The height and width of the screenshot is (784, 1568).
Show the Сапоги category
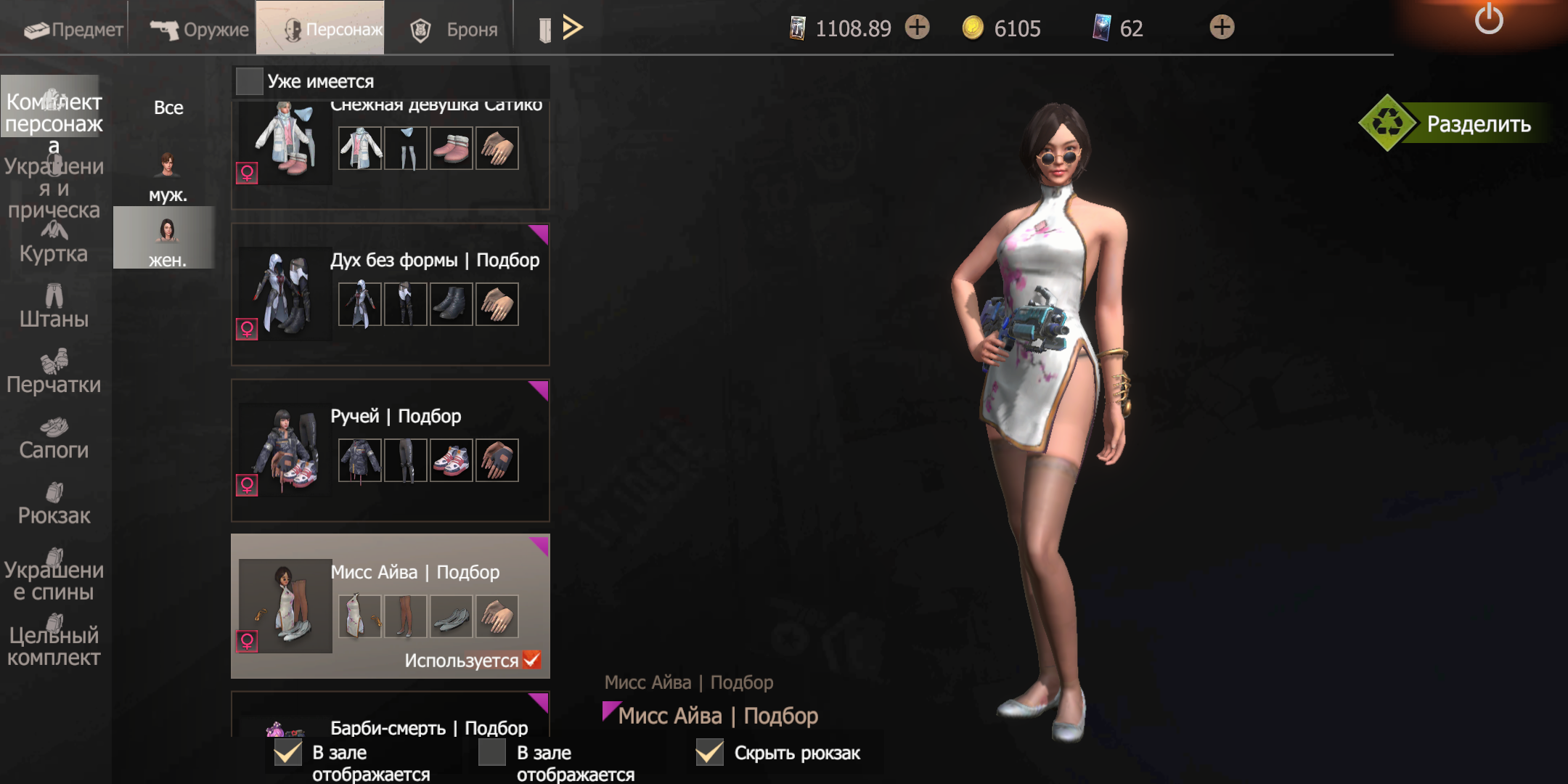[54, 438]
